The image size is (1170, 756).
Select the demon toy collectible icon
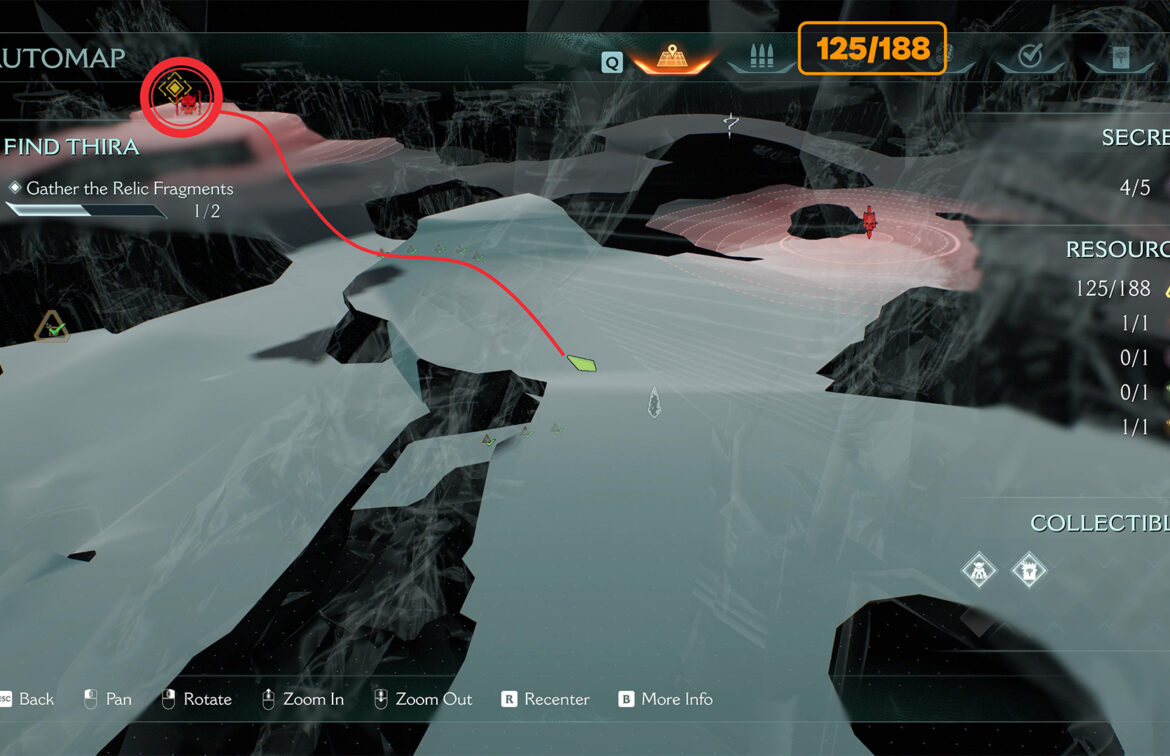pyautogui.click(x=978, y=571)
